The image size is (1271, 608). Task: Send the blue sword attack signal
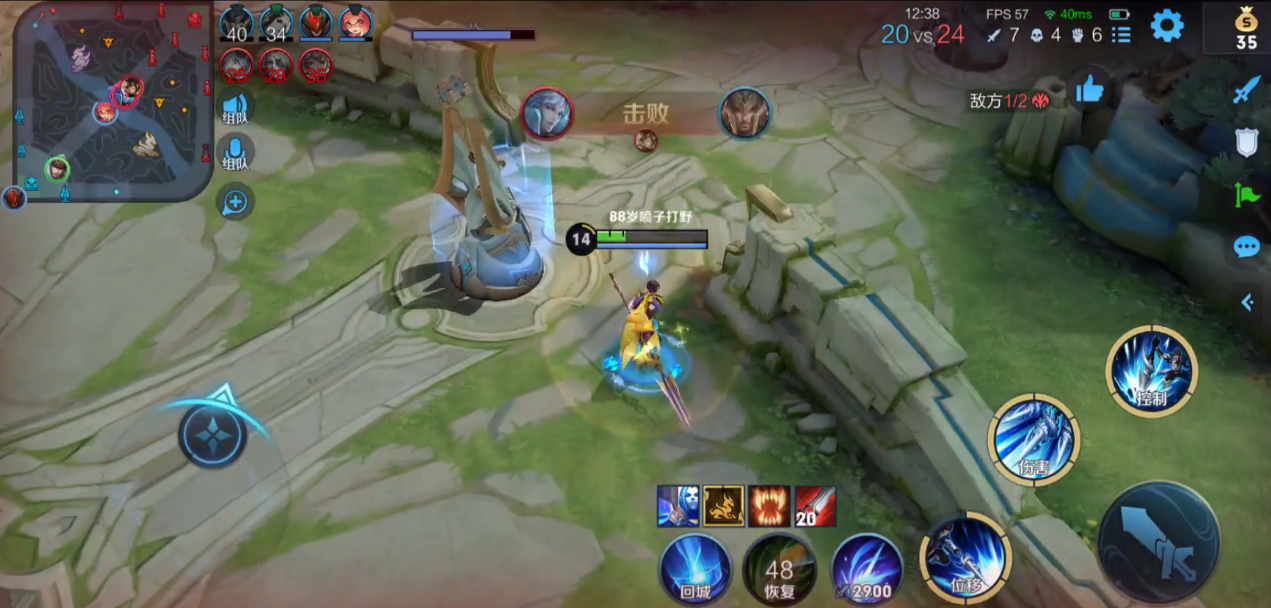1246,91
